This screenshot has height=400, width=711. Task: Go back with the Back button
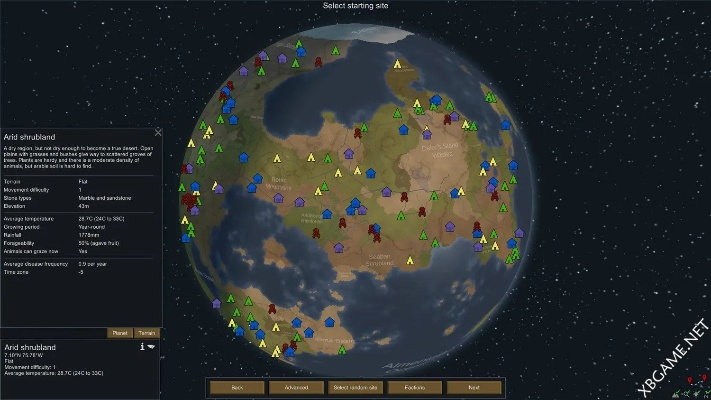(237, 387)
